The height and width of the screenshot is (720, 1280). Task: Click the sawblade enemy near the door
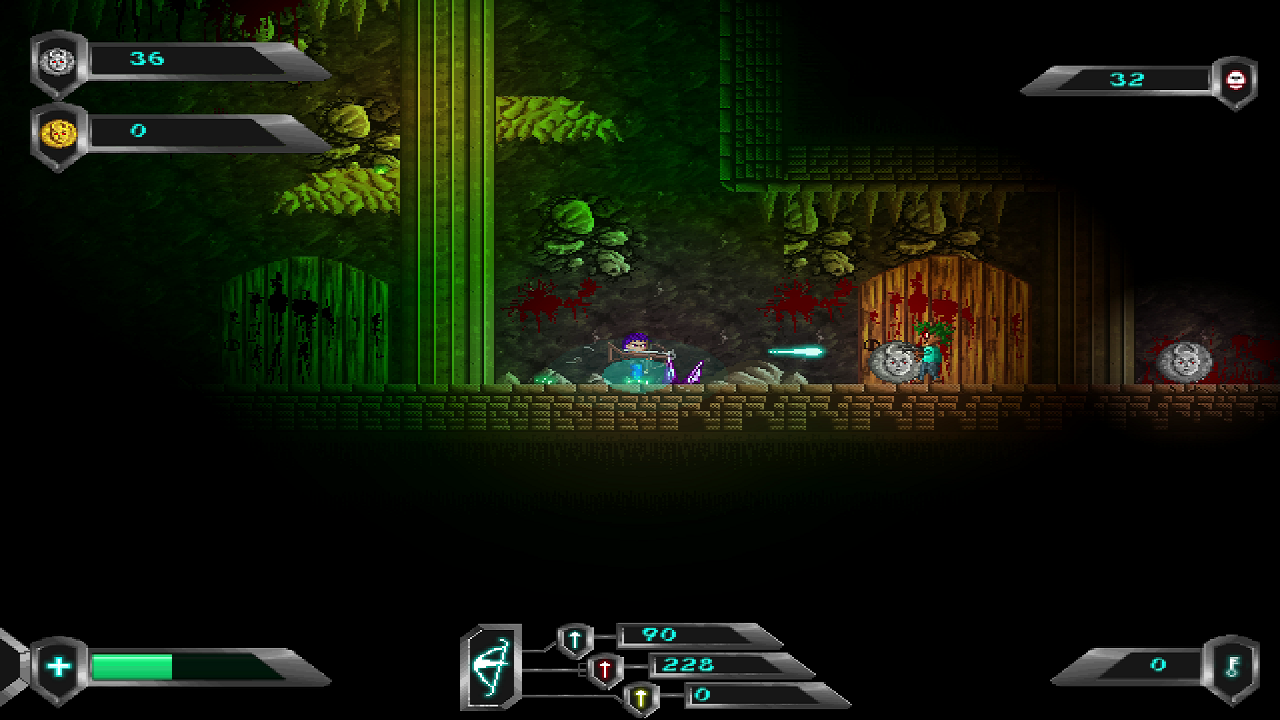(893, 360)
